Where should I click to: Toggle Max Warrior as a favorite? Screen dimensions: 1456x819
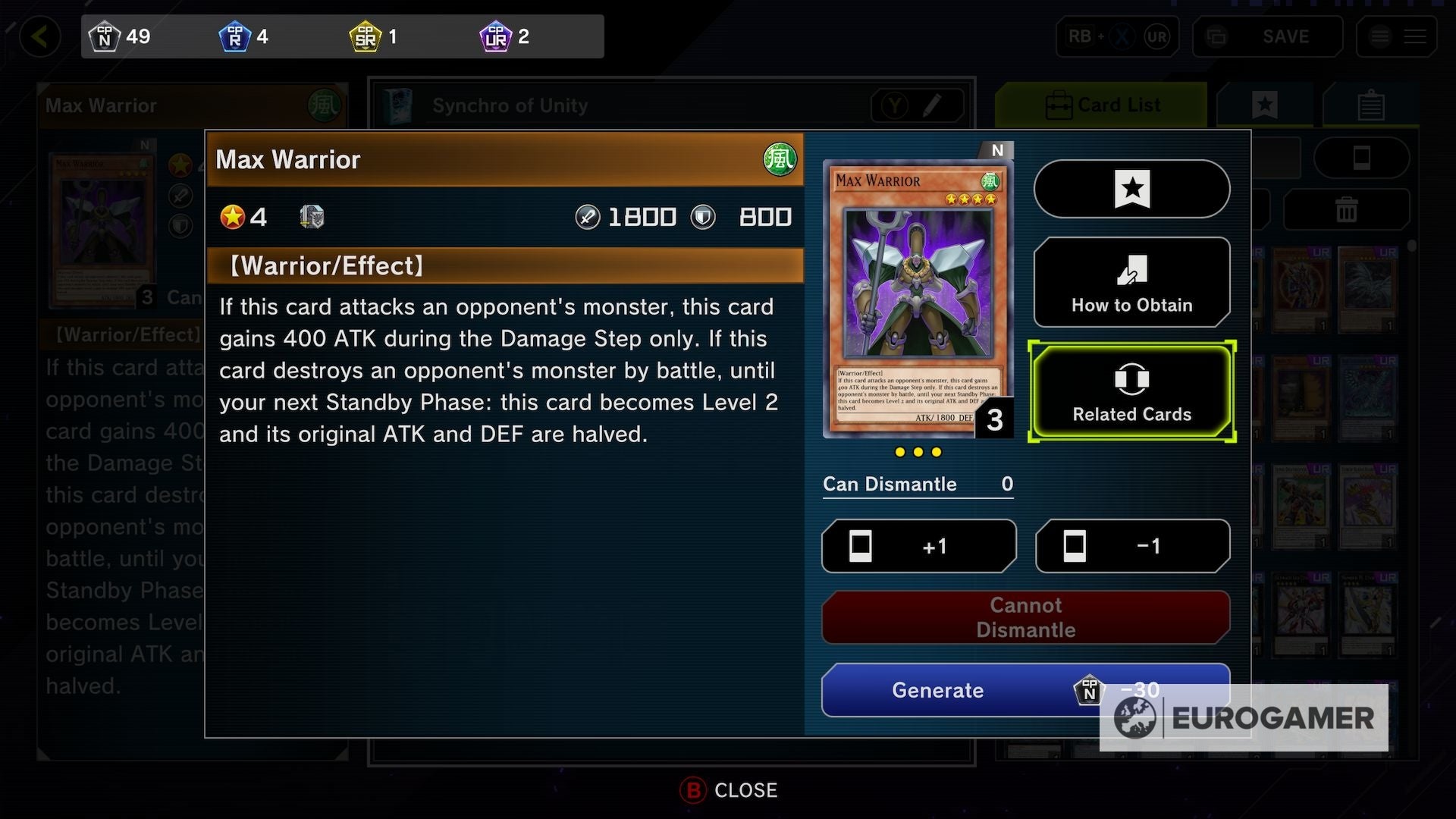click(1131, 189)
